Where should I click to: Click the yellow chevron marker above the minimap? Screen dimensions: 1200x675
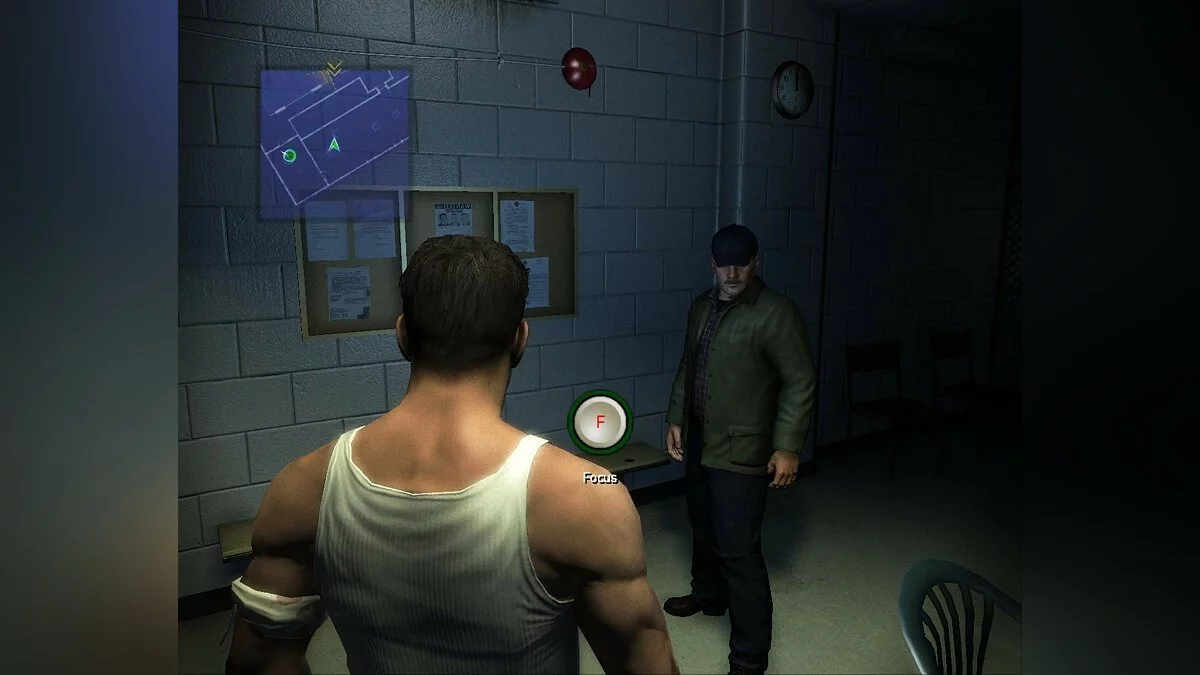334,68
